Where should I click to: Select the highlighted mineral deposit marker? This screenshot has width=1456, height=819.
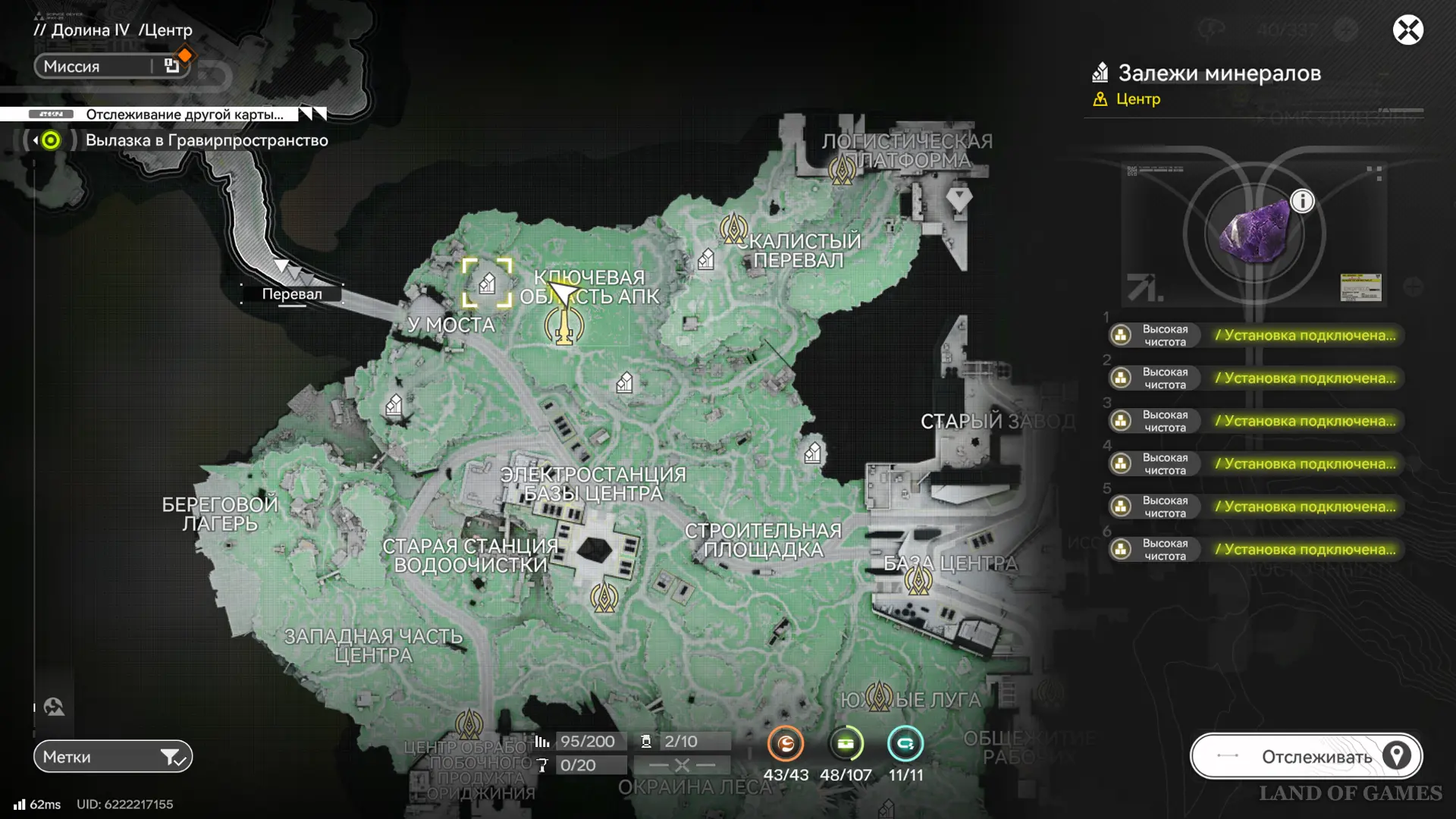(487, 284)
